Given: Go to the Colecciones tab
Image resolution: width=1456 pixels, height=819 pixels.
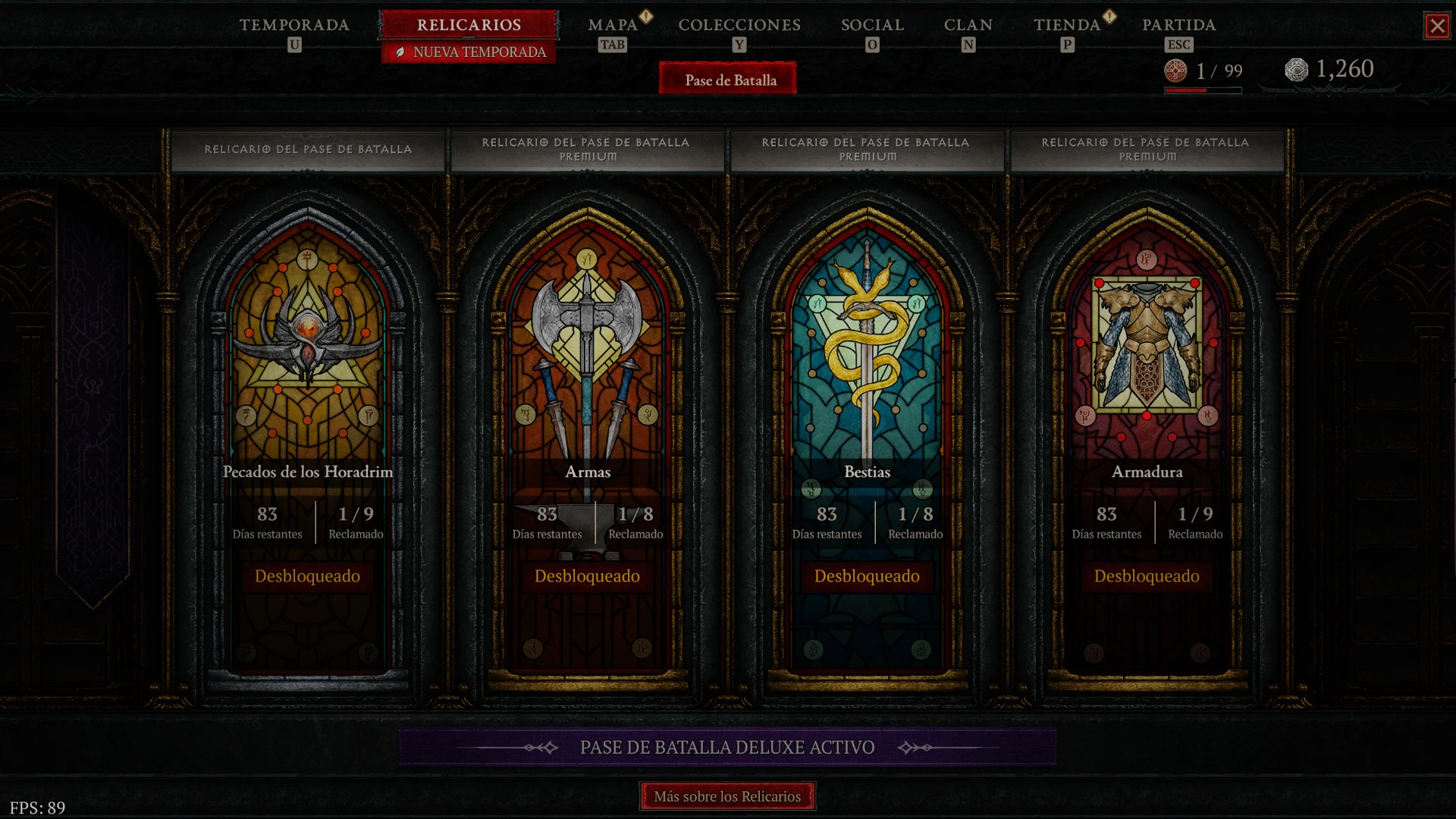Looking at the screenshot, I should click(x=739, y=25).
